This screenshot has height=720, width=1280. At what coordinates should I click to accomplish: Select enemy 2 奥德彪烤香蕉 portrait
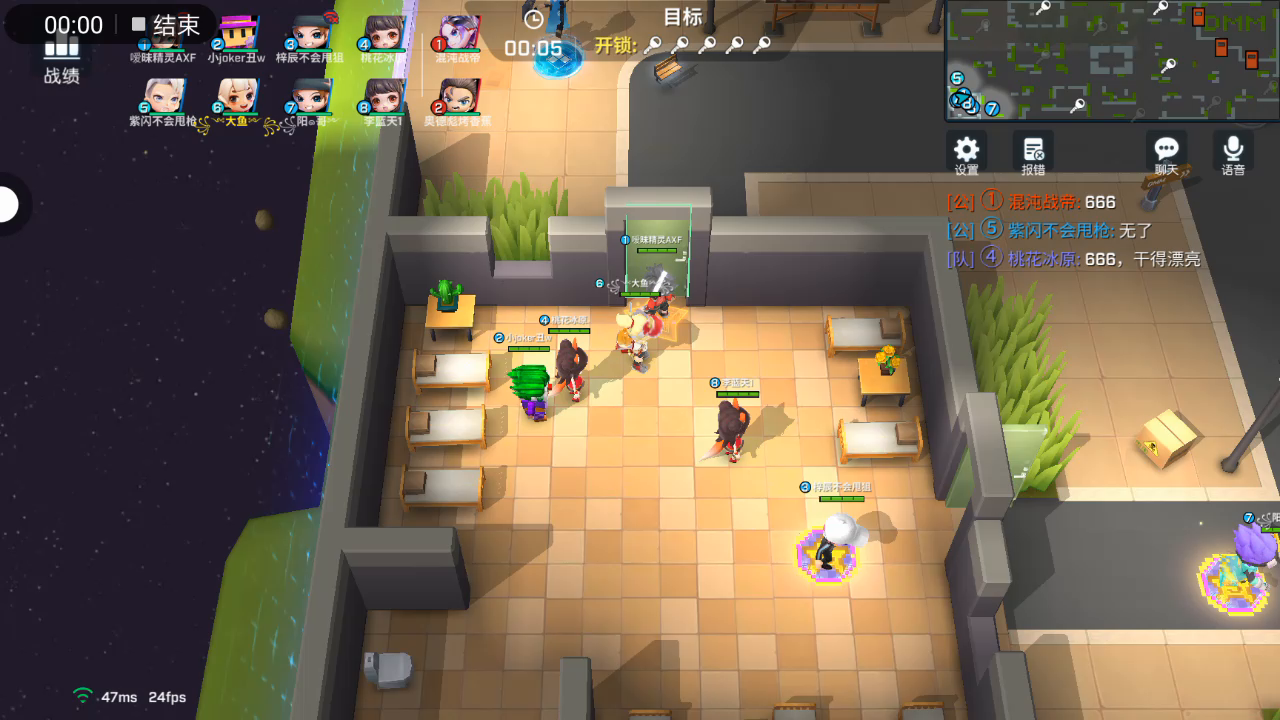459,97
